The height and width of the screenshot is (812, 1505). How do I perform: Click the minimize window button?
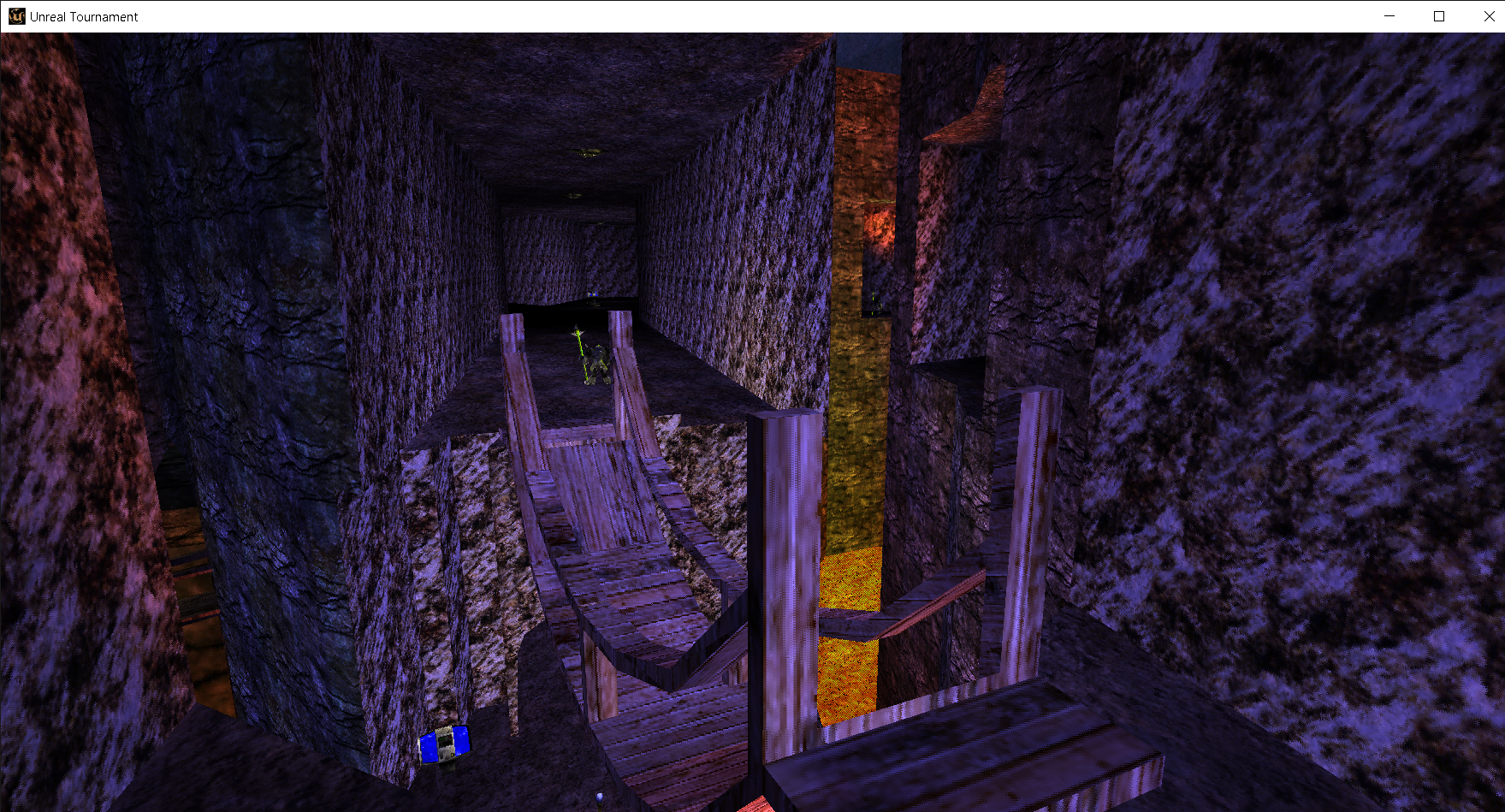1388,15
